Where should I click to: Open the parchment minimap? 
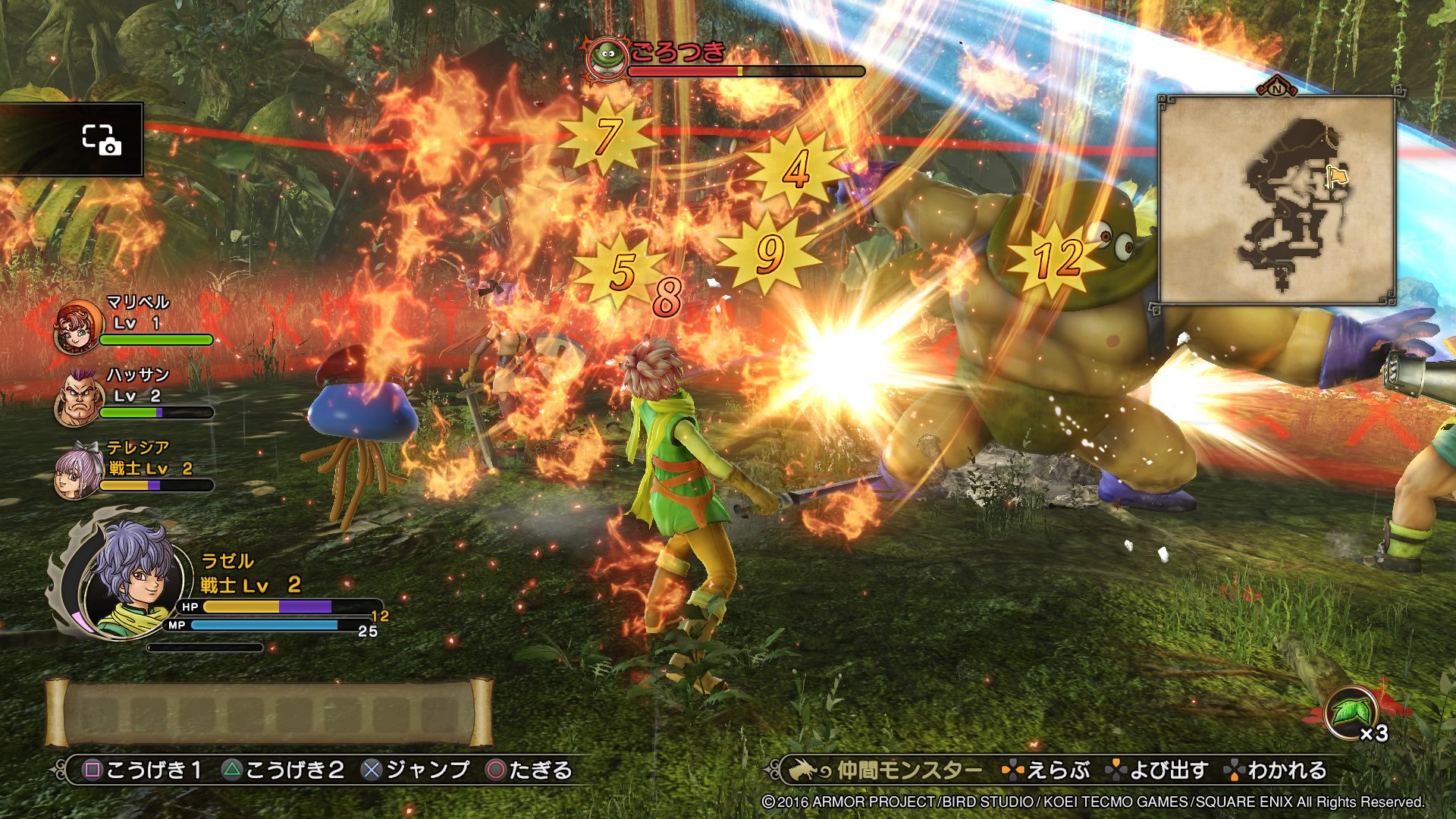click(x=1277, y=200)
